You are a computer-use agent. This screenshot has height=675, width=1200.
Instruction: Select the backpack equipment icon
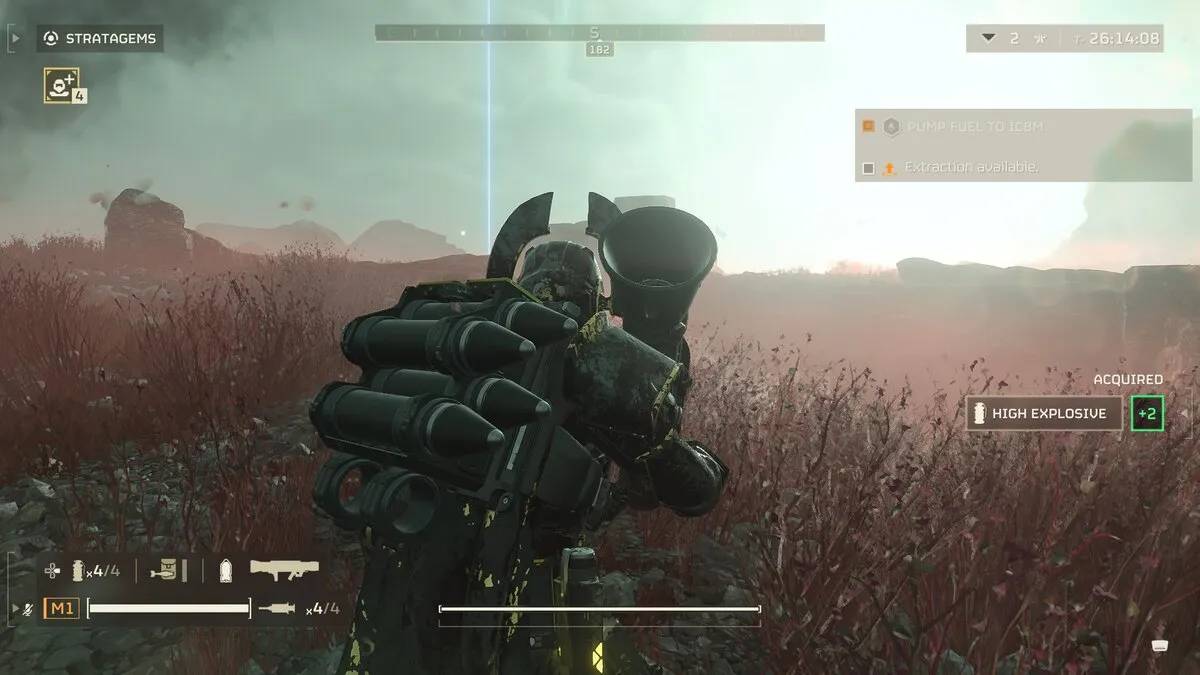(166, 570)
